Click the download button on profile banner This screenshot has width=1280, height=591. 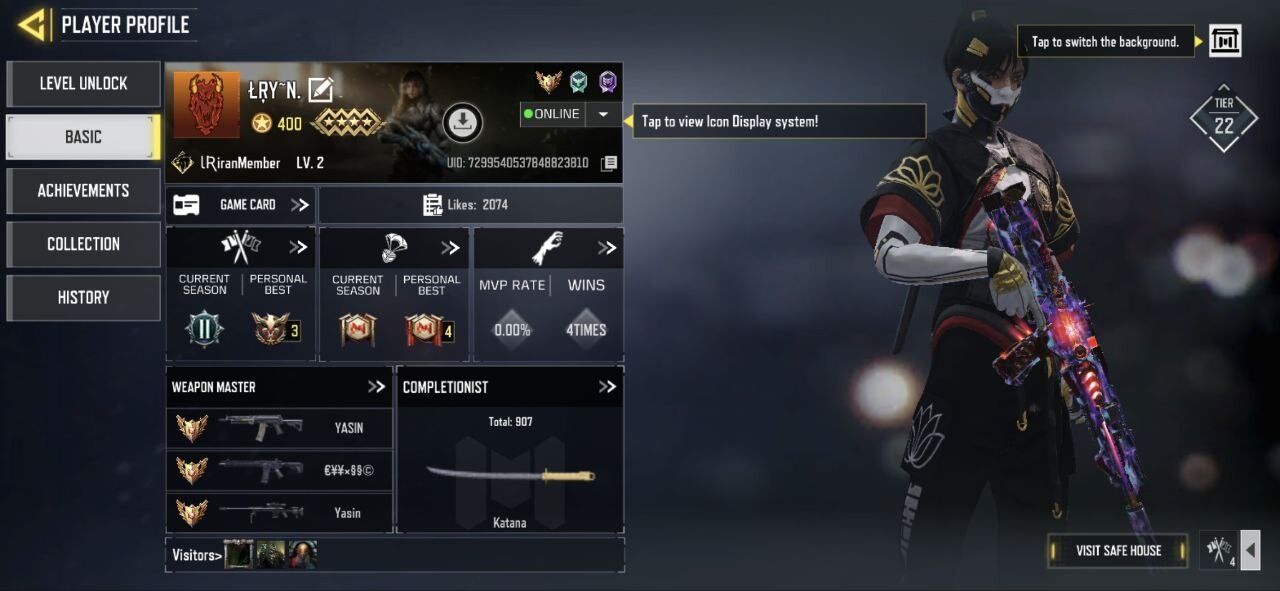click(x=462, y=122)
